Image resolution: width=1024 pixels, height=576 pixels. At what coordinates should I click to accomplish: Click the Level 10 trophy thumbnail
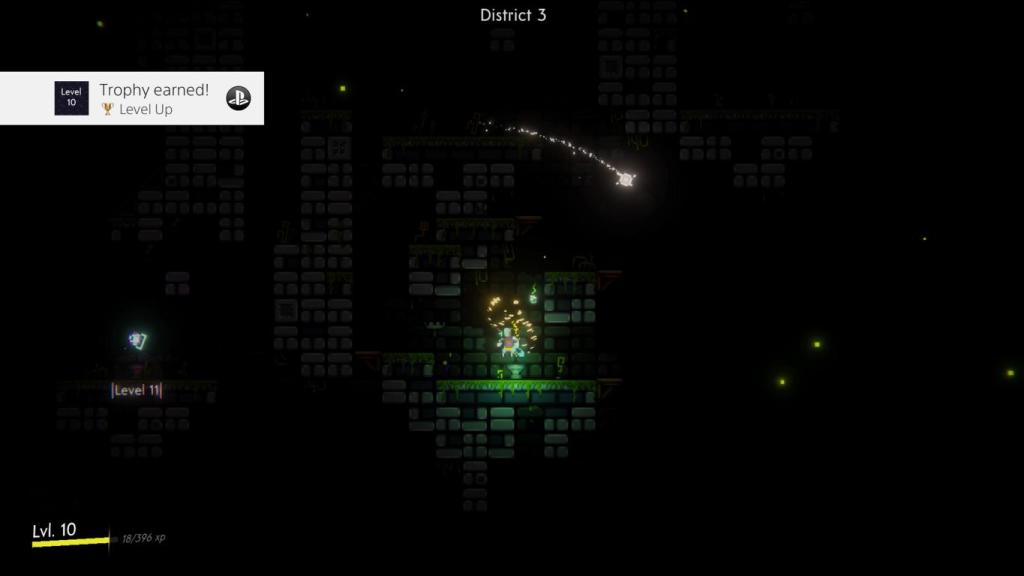(x=71, y=98)
